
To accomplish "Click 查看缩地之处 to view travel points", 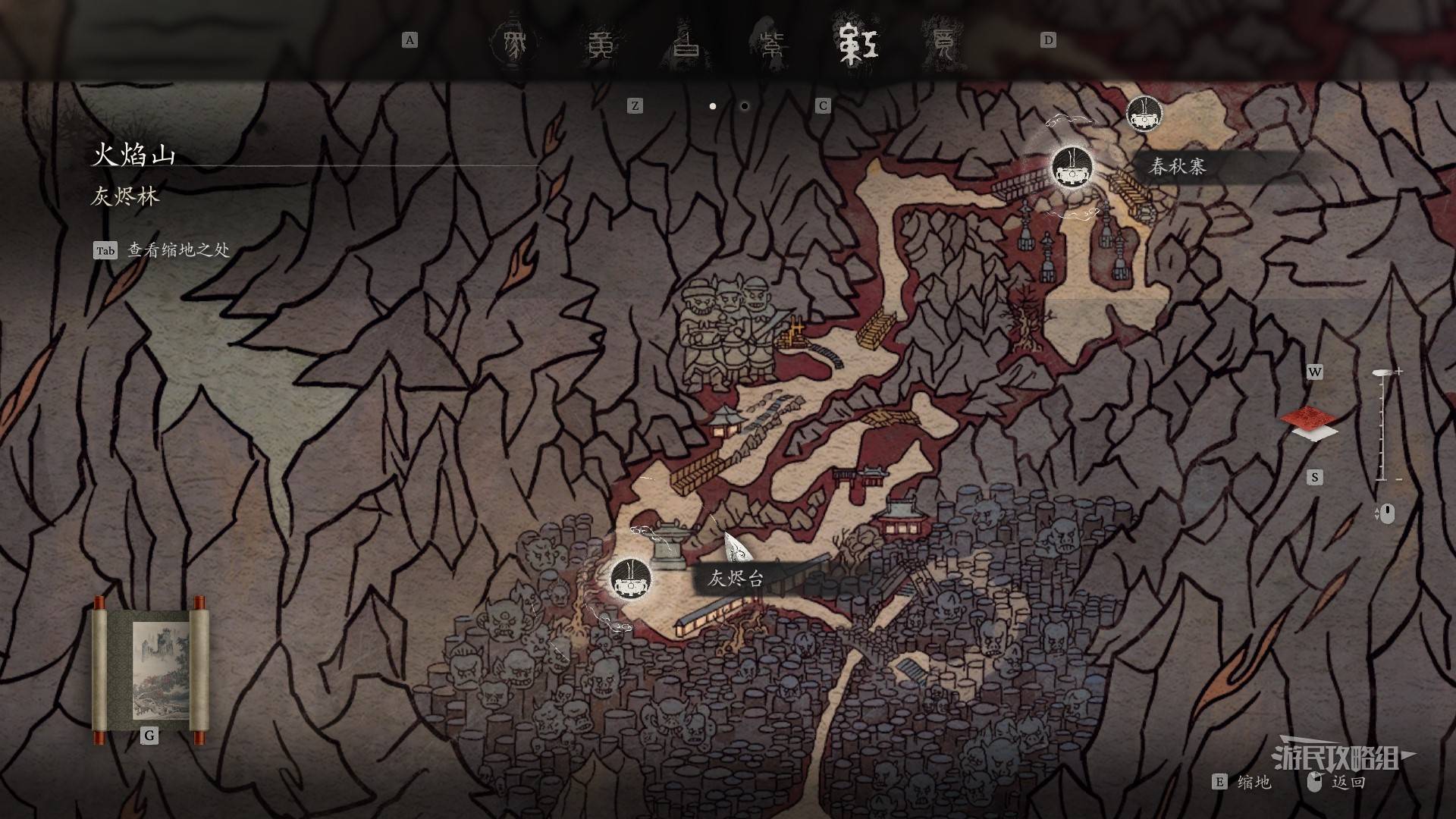I will (x=177, y=250).
